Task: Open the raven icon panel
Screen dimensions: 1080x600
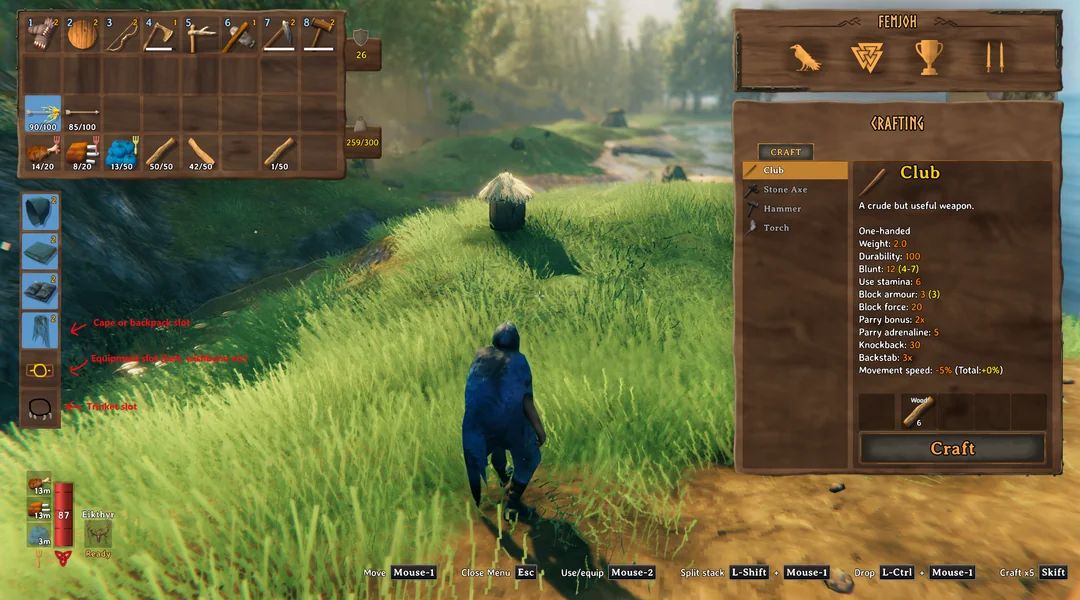Action: 804,58
